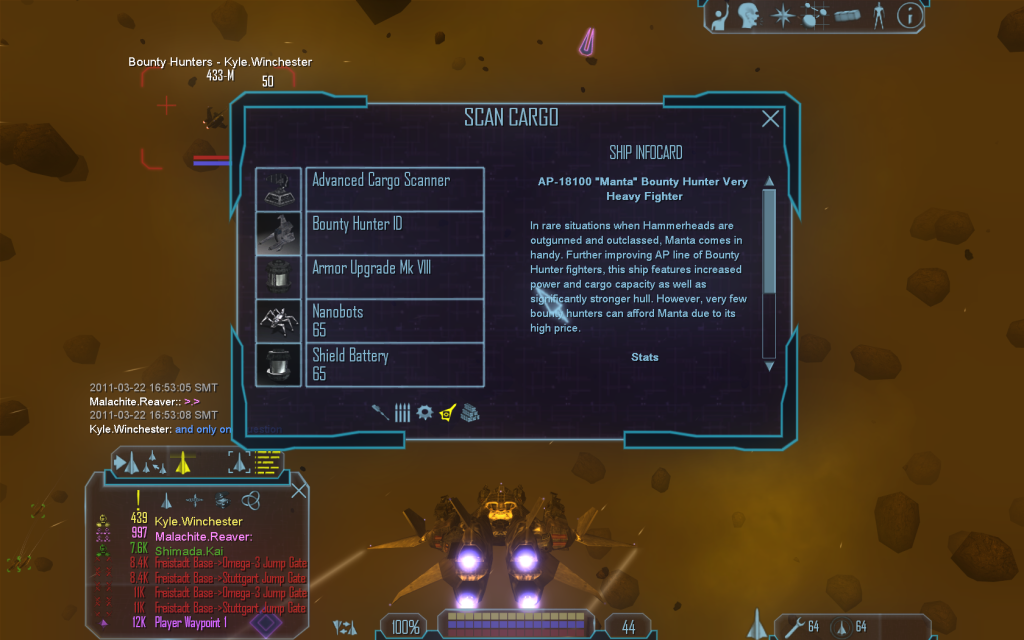Switch to the gear-shaped equipment filter
Viewport: 1024px width, 640px height.
(424, 412)
